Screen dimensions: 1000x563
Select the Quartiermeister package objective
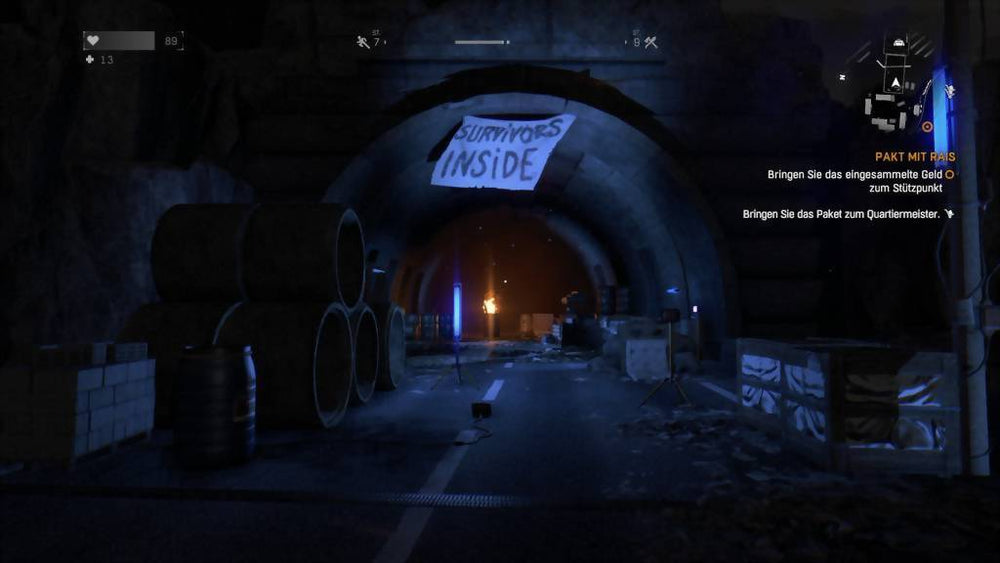842,214
